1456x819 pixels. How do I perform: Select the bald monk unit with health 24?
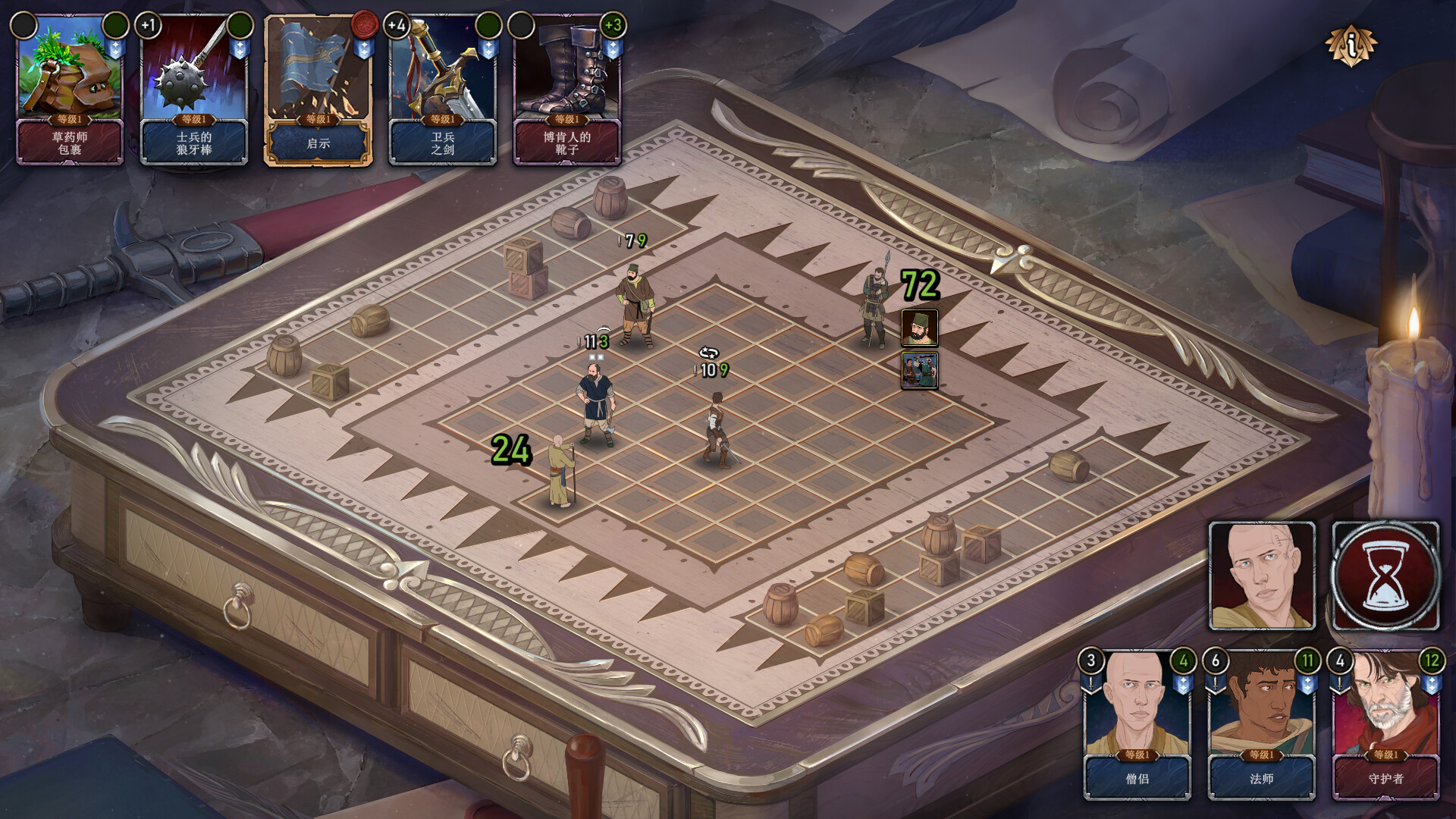(561, 472)
